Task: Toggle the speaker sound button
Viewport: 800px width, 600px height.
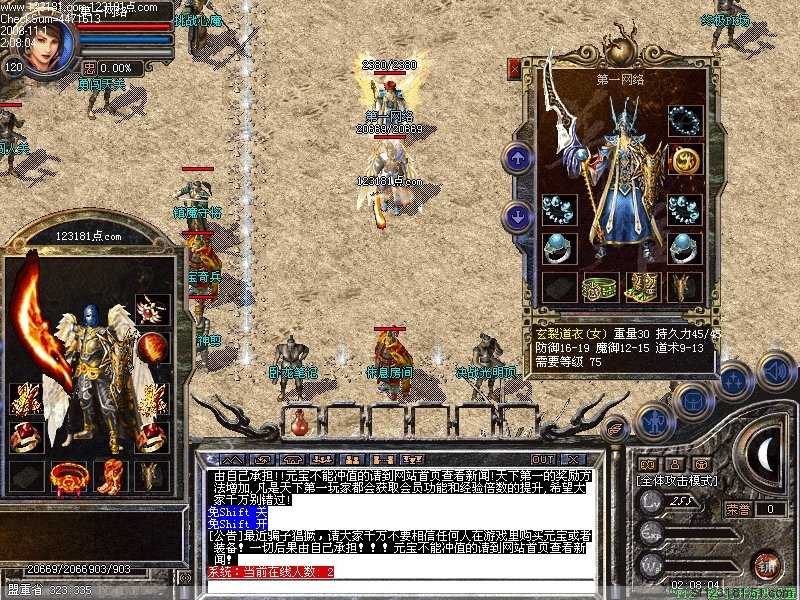Action: (775, 370)
